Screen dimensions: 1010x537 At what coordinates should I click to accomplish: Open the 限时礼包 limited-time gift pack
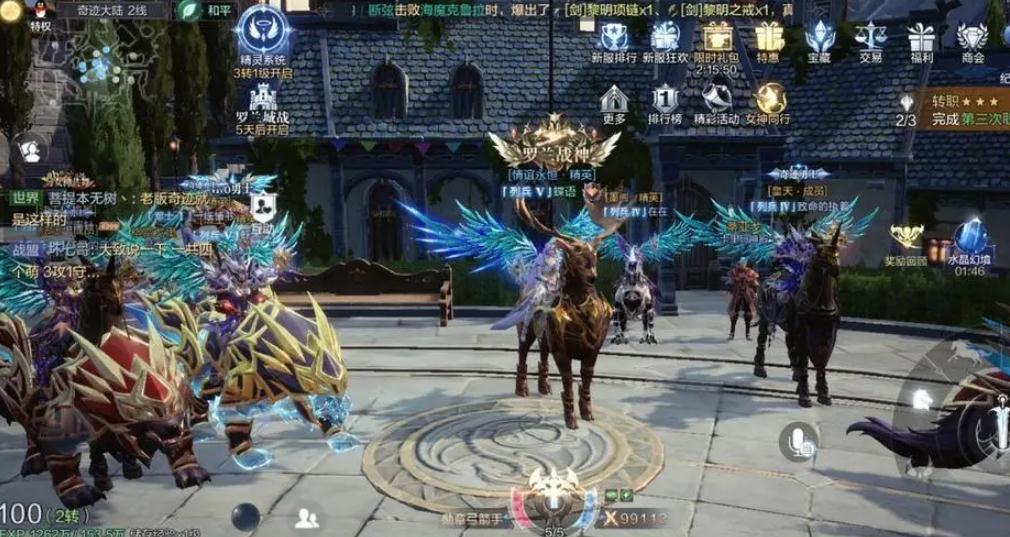(x=715, y=38)
